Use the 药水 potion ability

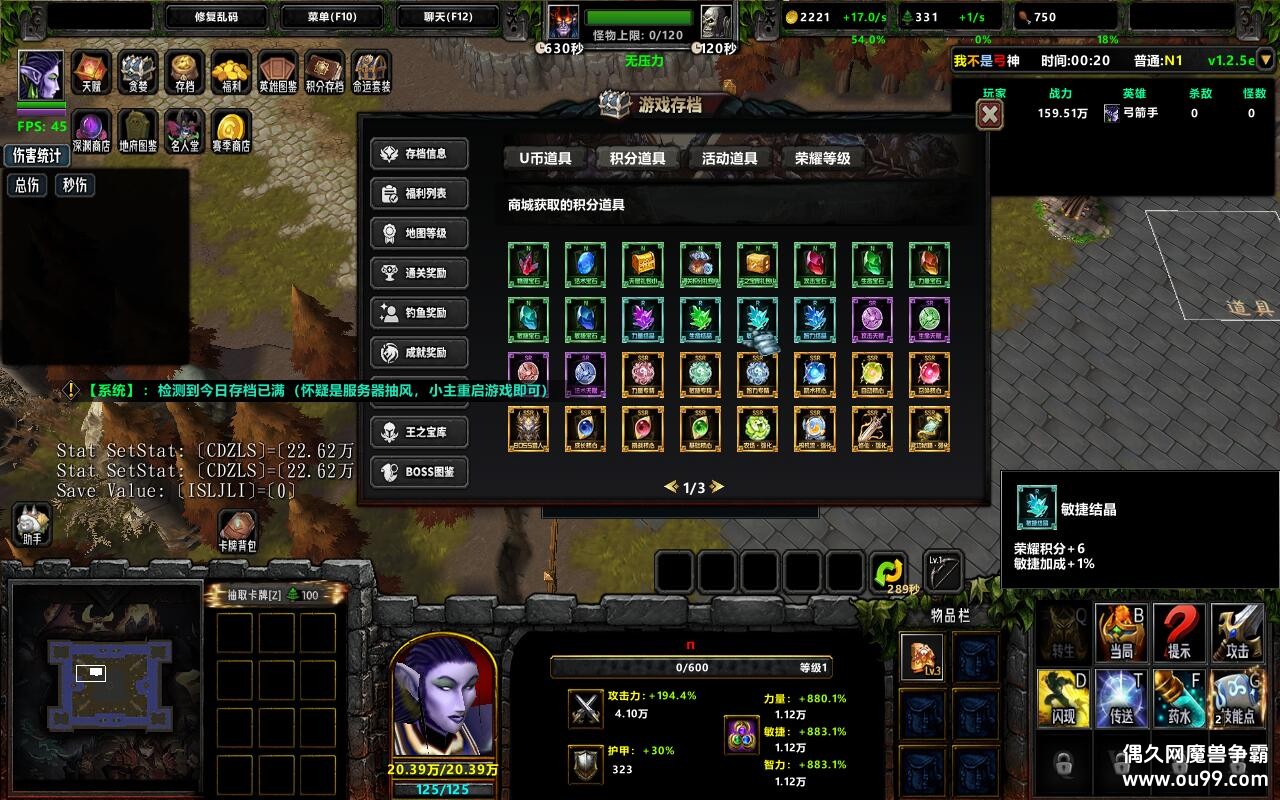[1180, 695]
